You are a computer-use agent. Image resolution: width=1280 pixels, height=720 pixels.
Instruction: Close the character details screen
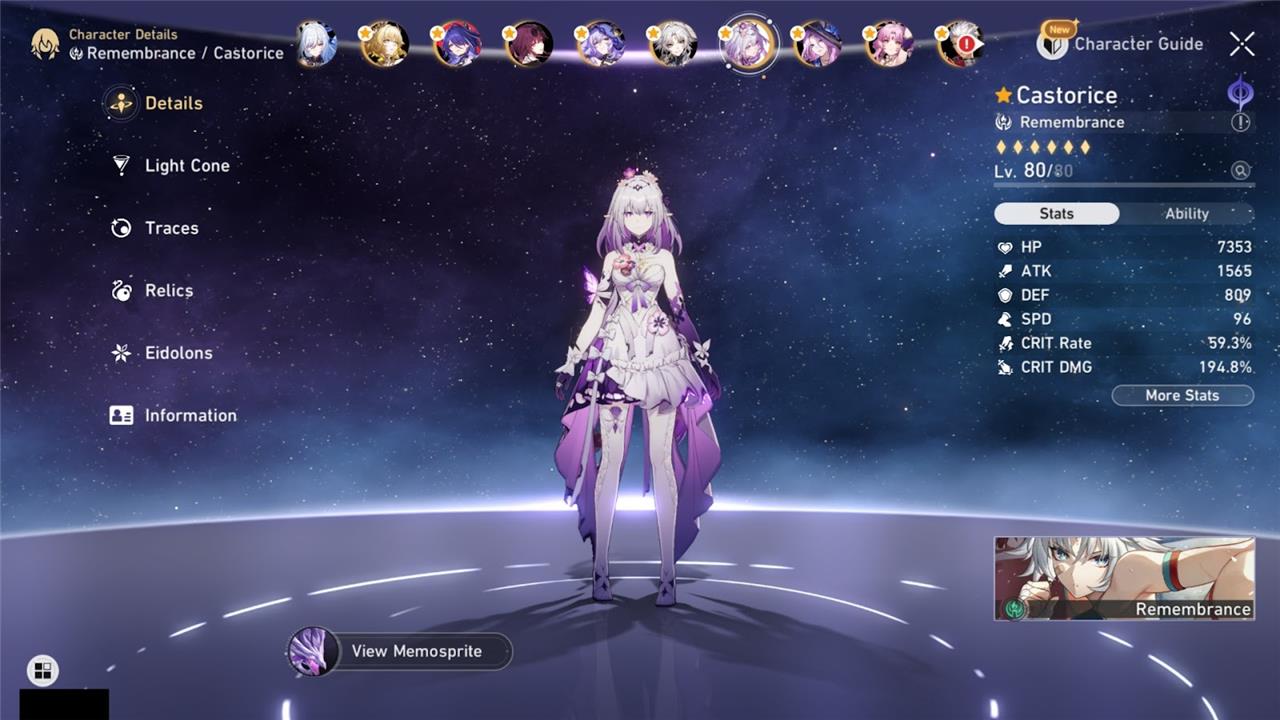click(1242, 44)
